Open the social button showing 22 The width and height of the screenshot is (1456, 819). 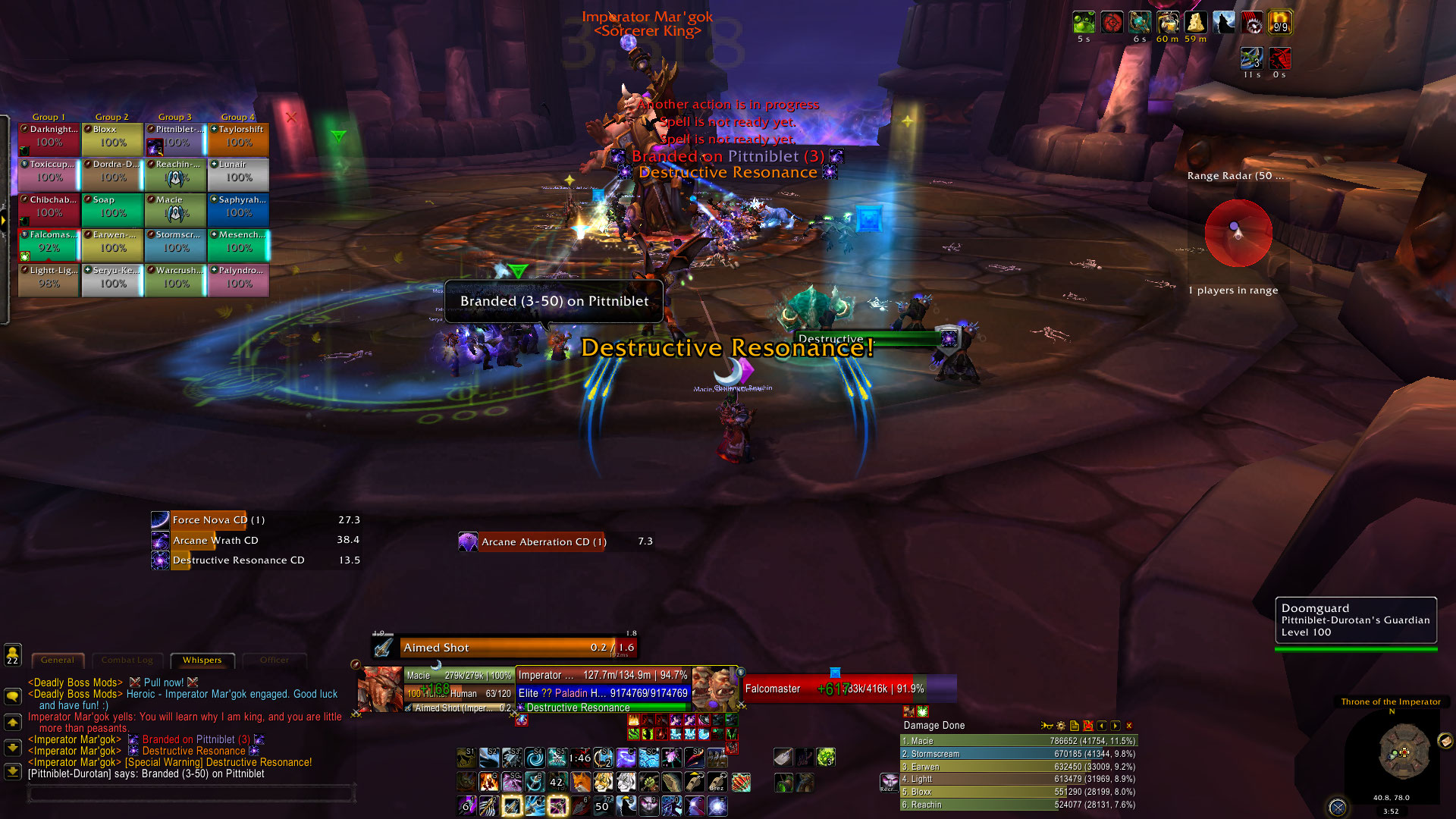[x=13, y=654]
